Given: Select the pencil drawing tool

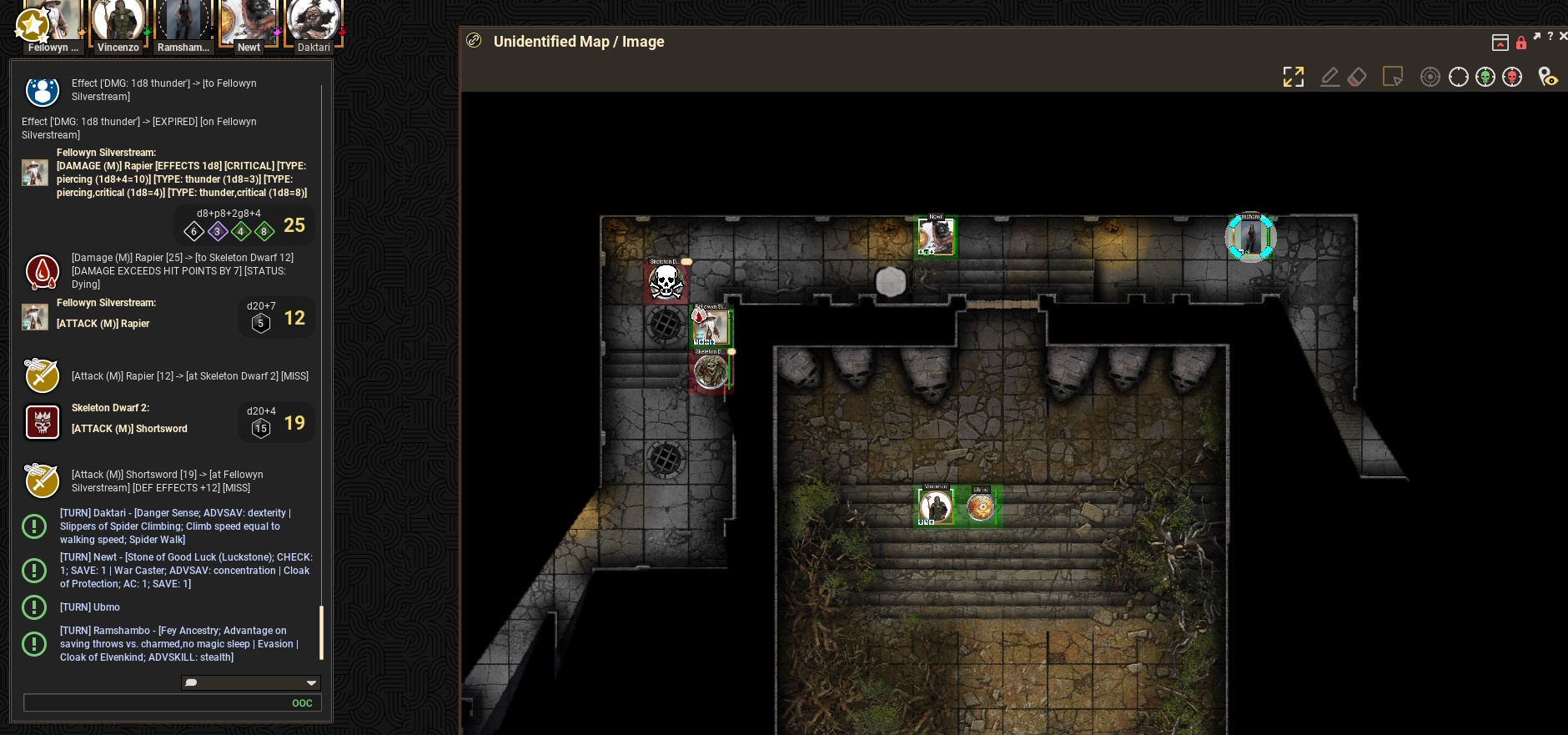Looking at the screenshot, I should pos(1330,78).
